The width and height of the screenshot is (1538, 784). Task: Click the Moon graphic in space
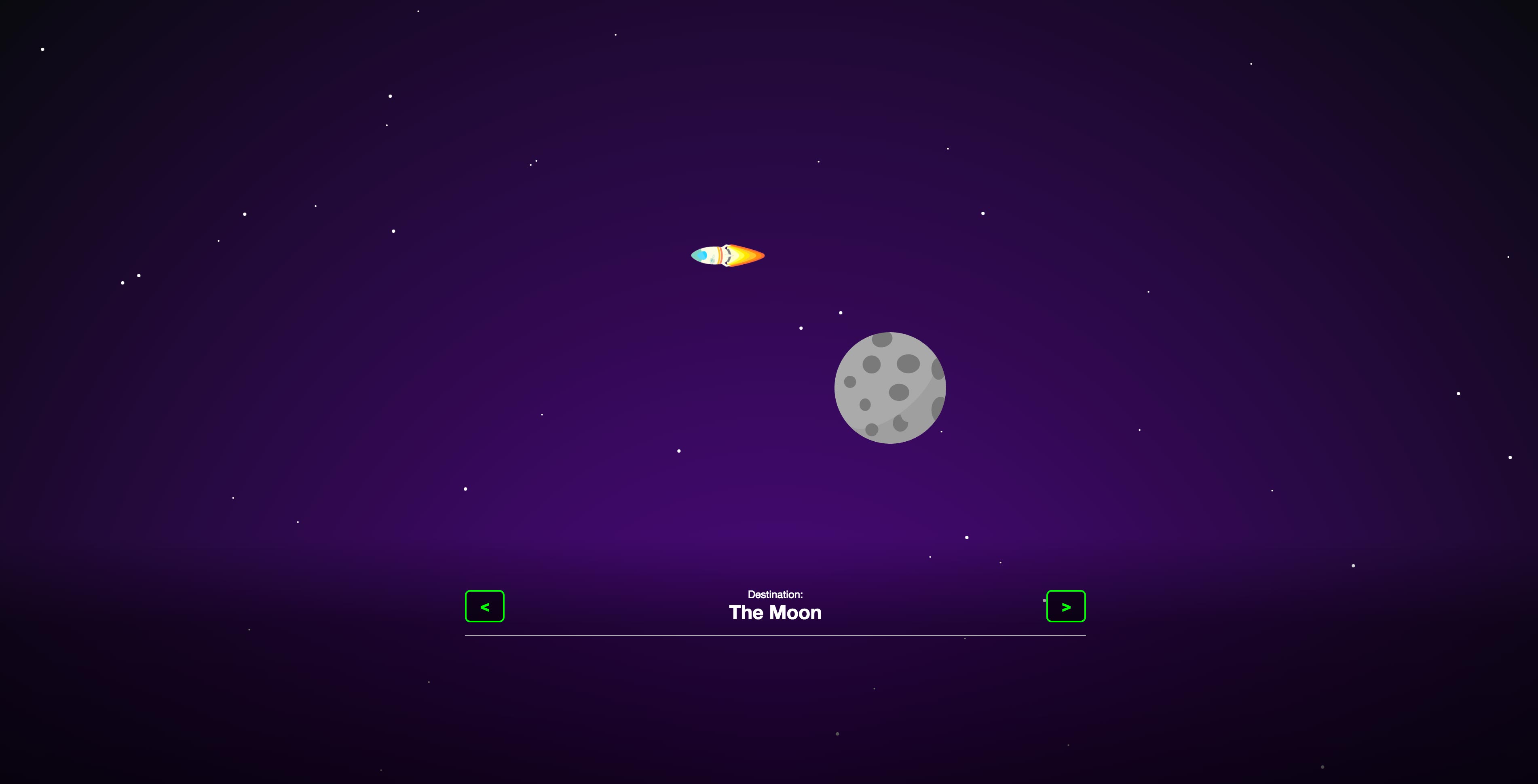(x=889, y=388)
